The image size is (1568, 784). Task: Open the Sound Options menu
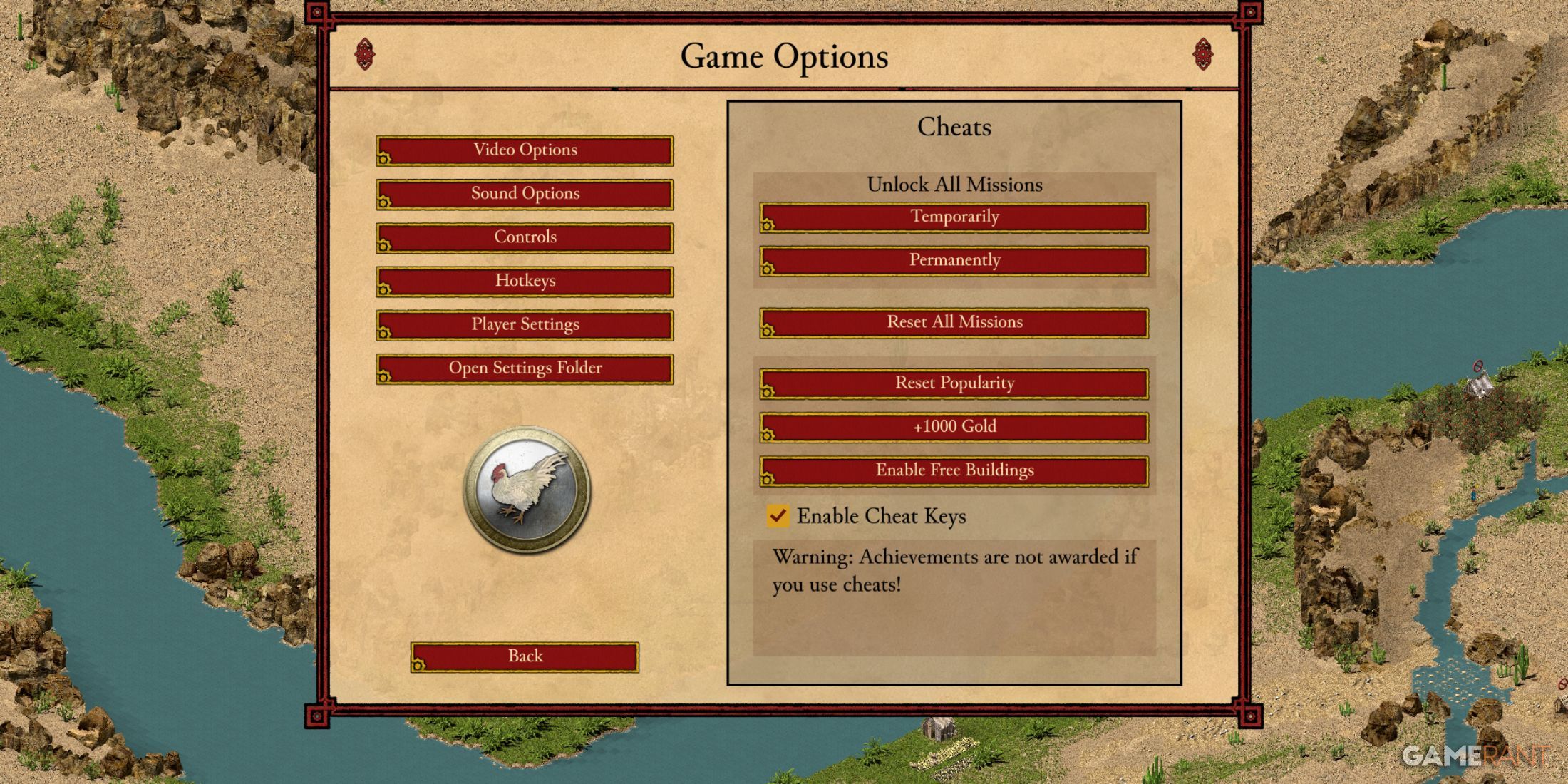[x=525, y=194]
